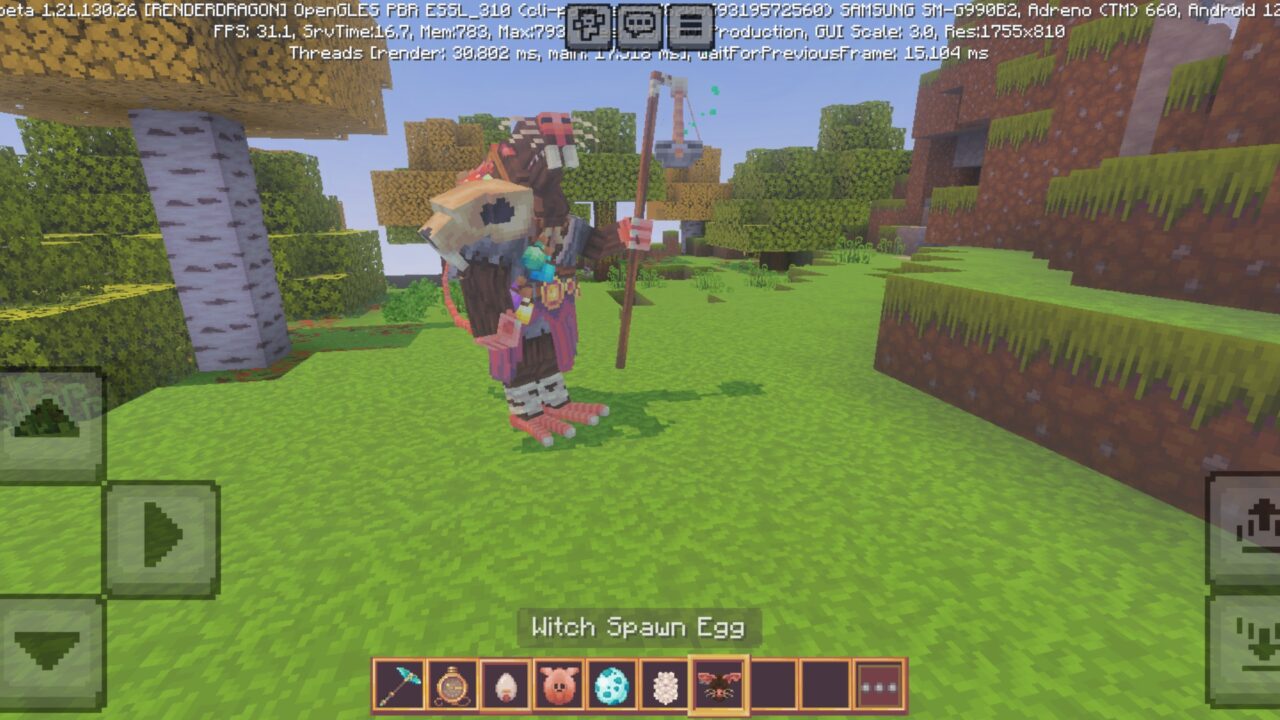Open the pause menu hamburger icon
This screenshot has height=720, width=1280.
click(688, 20)
